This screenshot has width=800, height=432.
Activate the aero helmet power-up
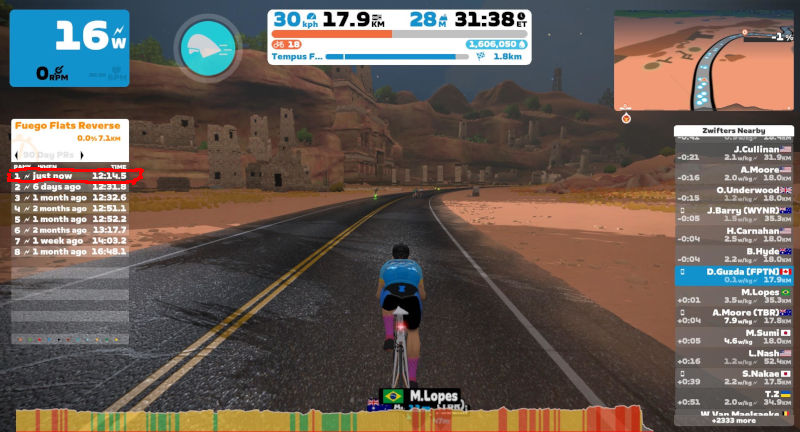pos(209,45)
